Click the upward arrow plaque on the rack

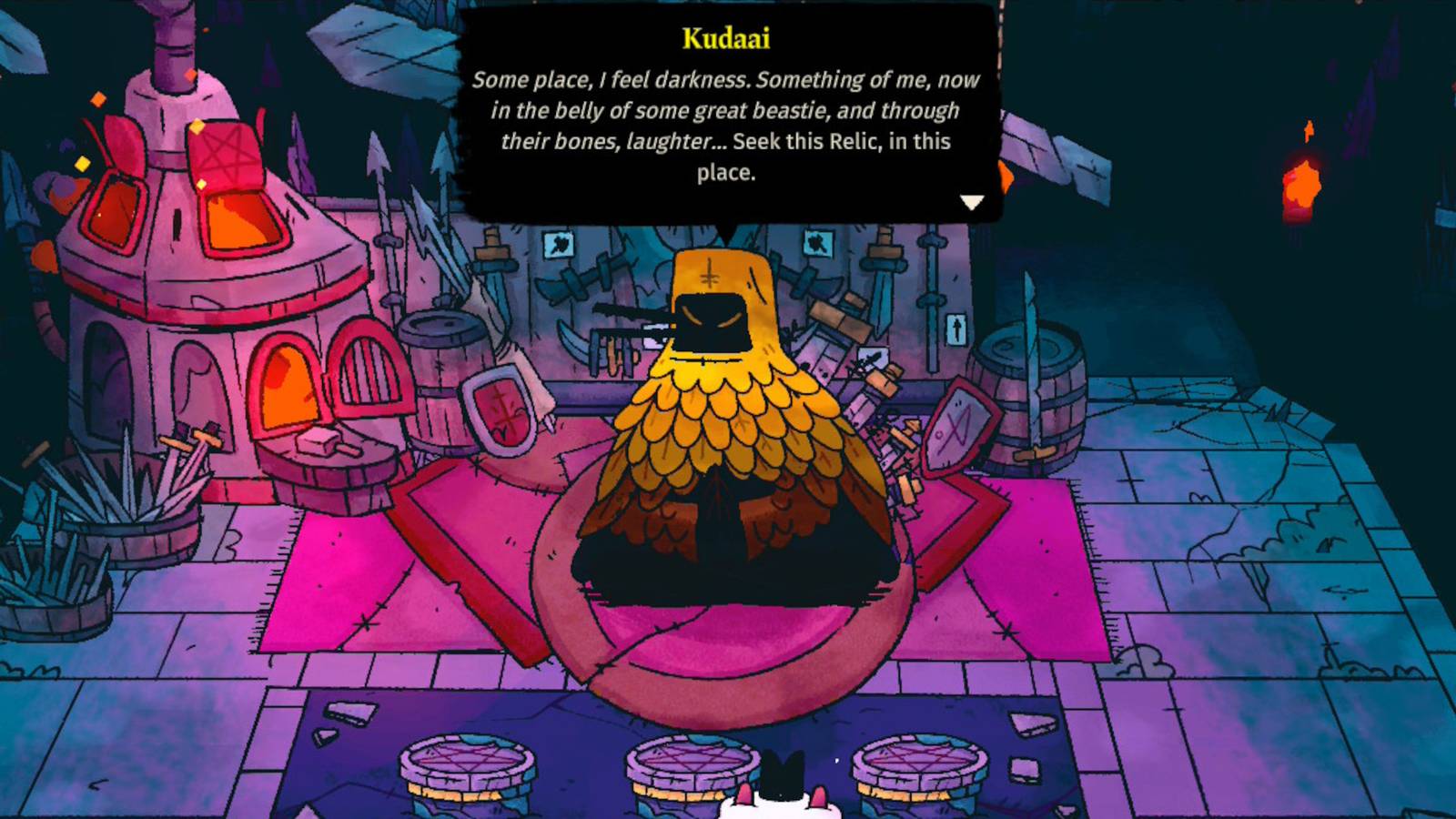(x=956, y=328)
